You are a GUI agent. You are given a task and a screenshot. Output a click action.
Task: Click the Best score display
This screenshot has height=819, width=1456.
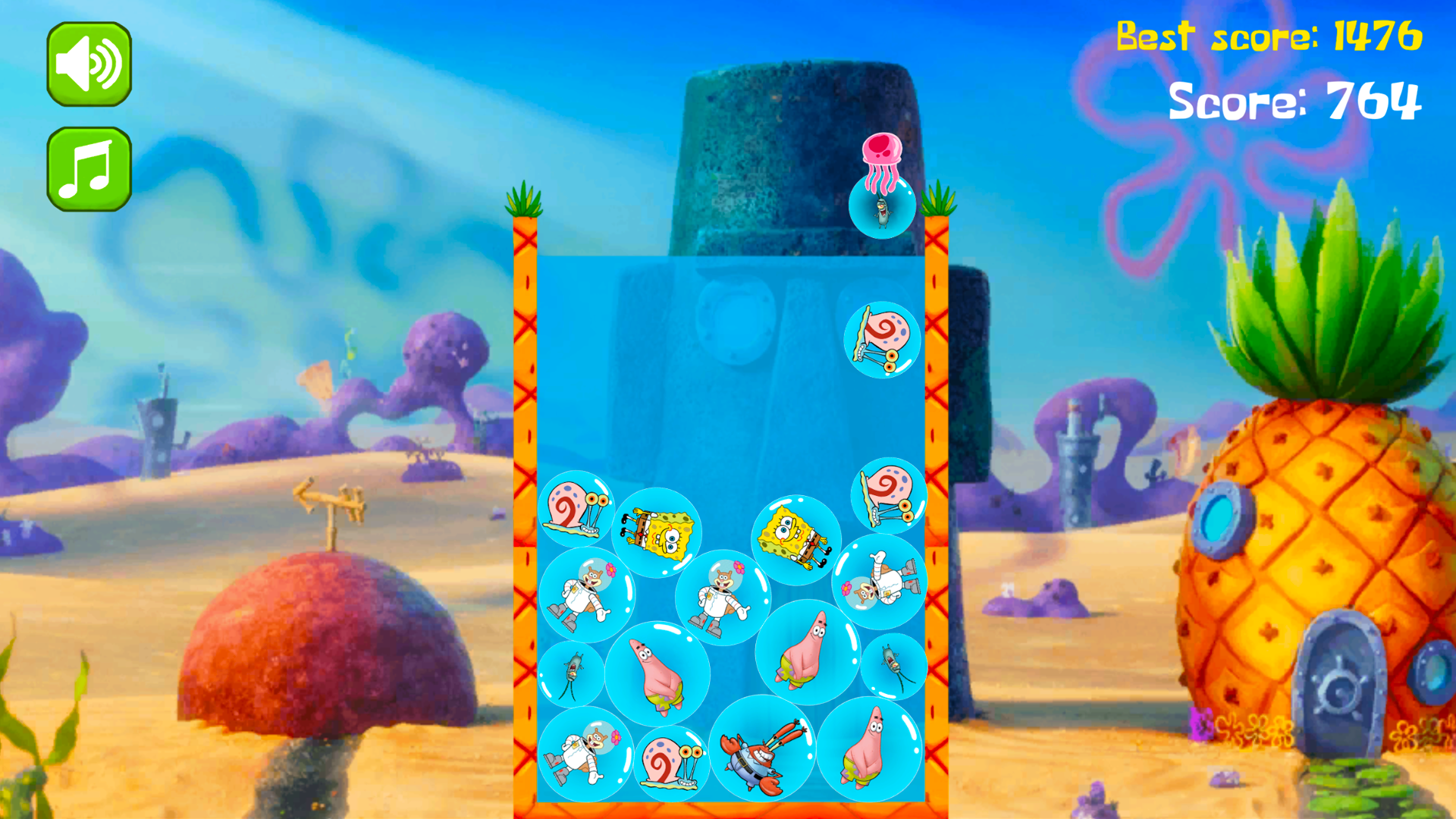tap(1268, 36)
